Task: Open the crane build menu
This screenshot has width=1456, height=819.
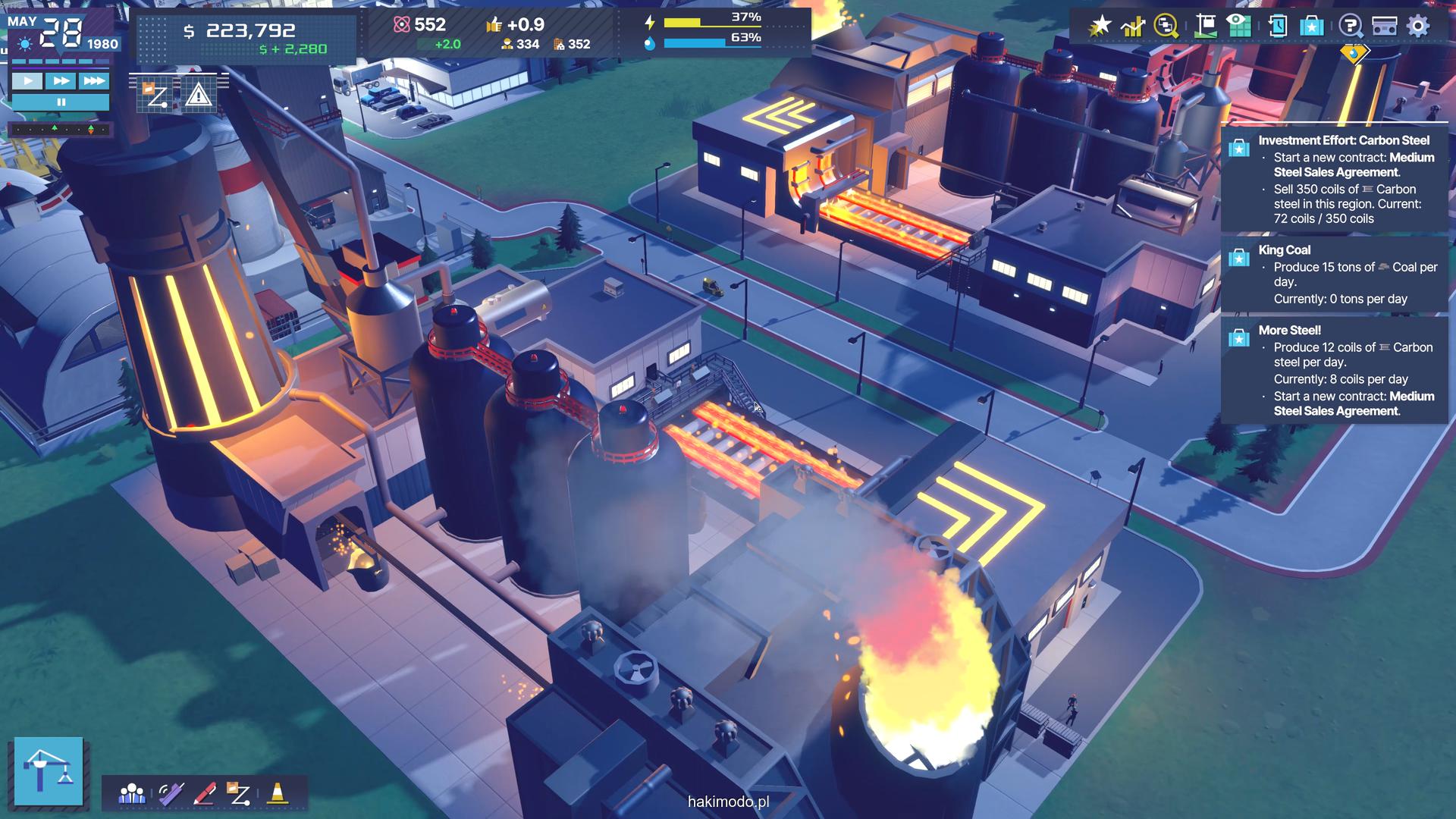Action: pos(49,770)
